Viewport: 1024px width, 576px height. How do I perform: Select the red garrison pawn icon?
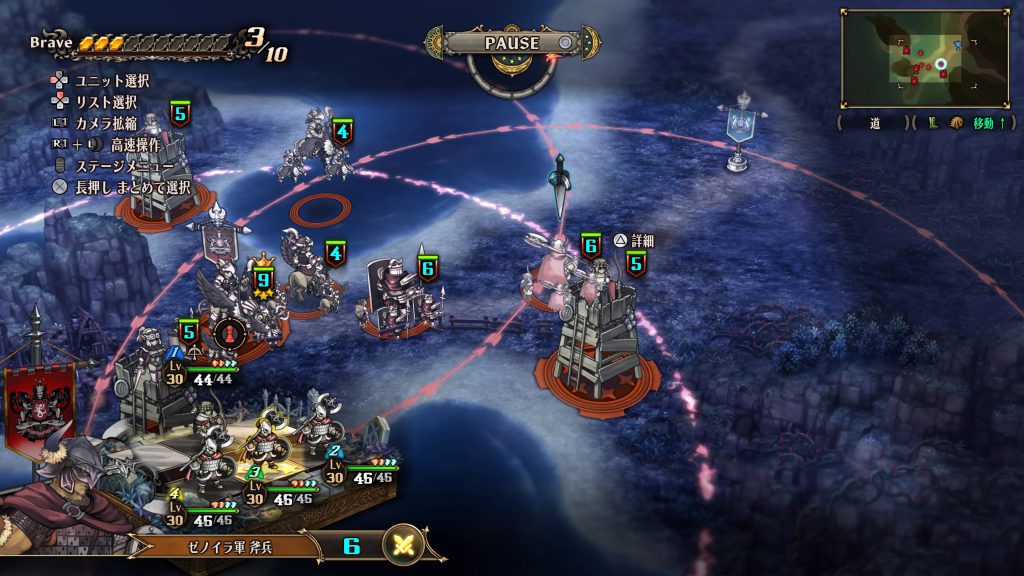(229, 330)
